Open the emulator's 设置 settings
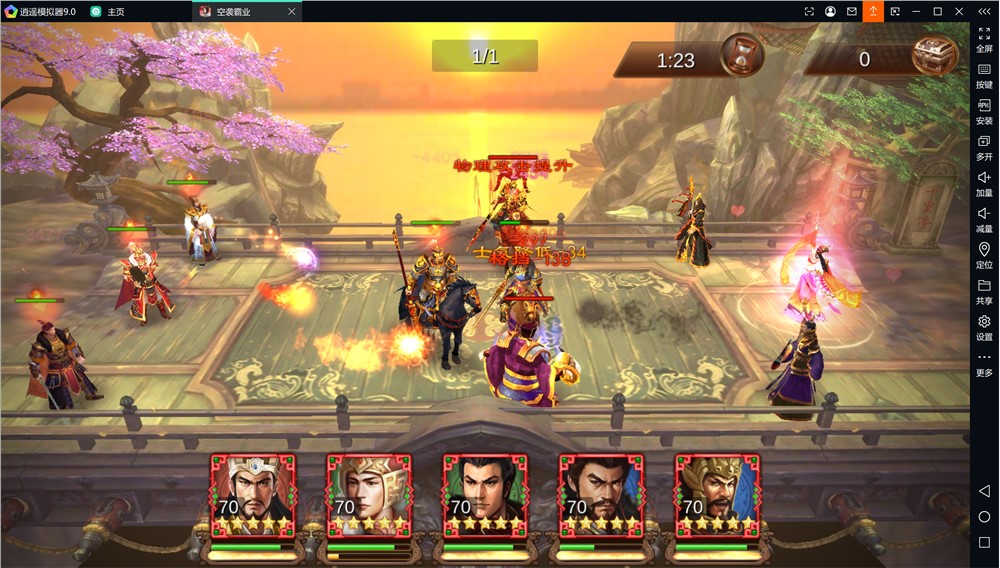This screenshot has height=568, width=1000. (x=984, y=327)
